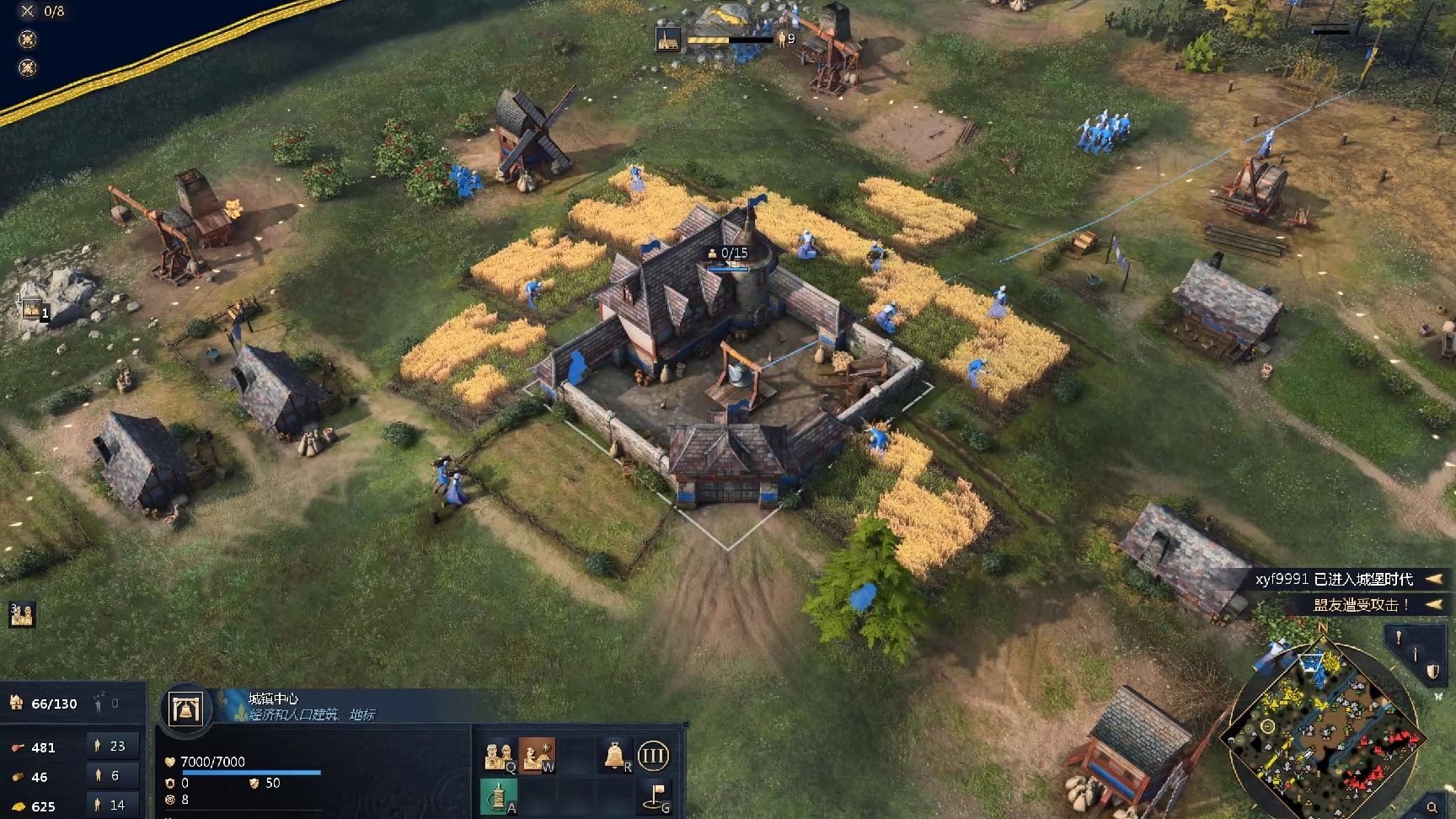Ring the town bell to garrison villagers
This screenshot has height=819, width=1456.
coord(616,755)
